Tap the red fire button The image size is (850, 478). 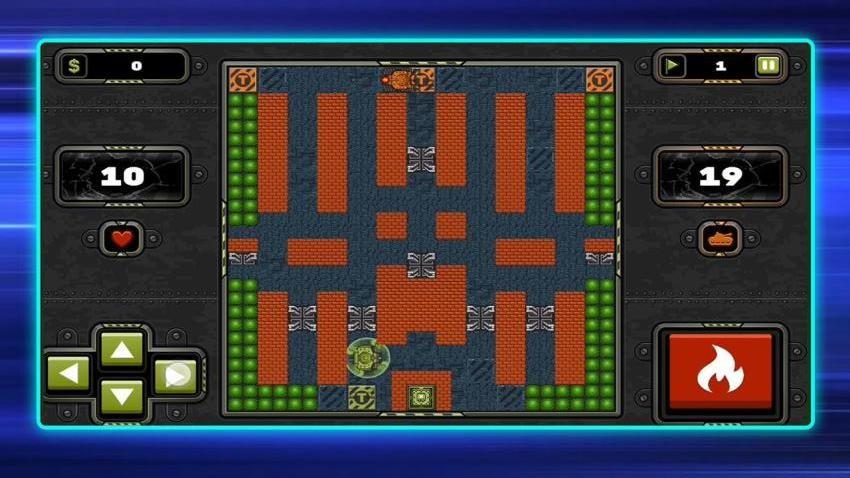[720, 371]
